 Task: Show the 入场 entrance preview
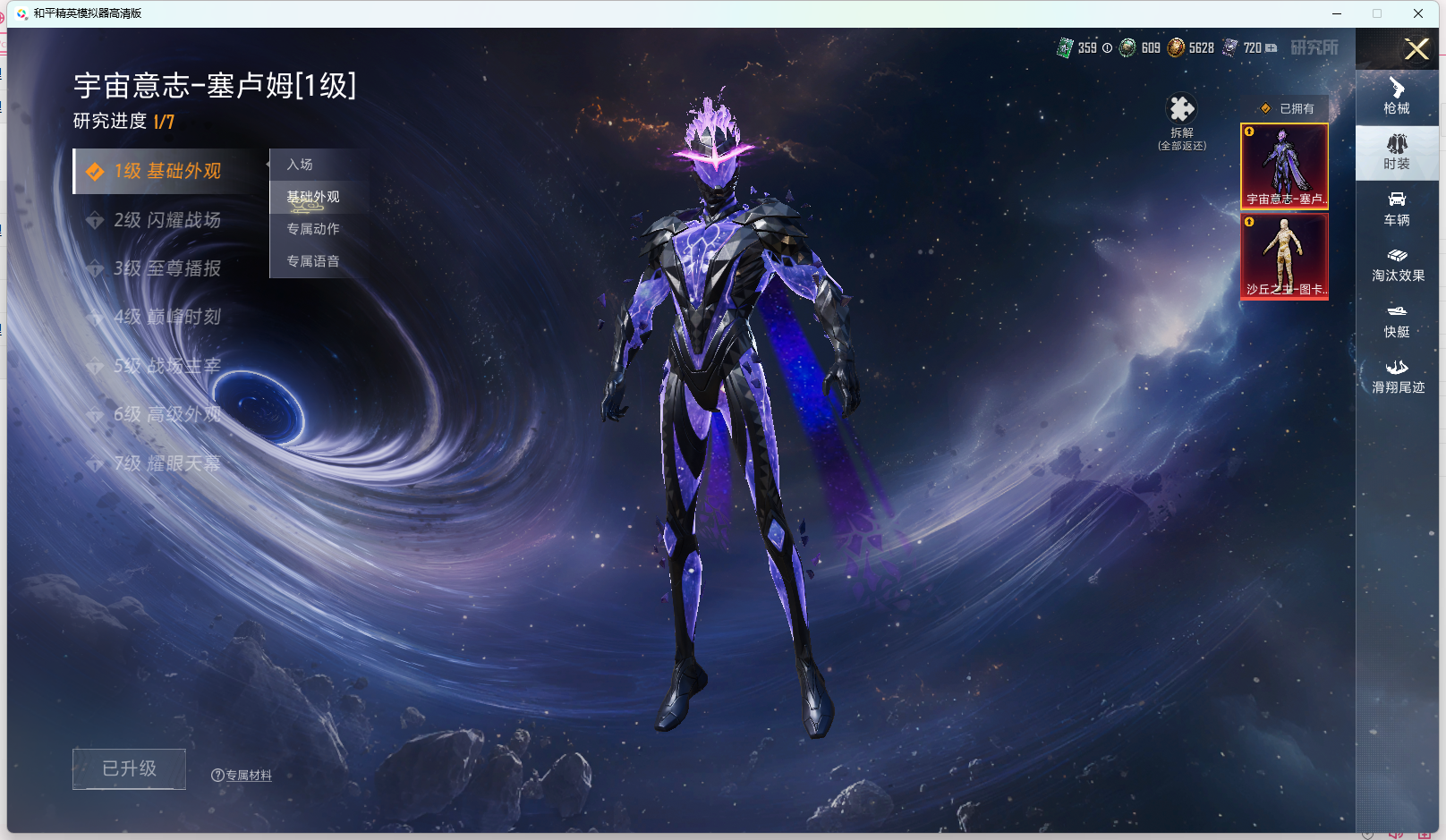click(x=301, y=165)
